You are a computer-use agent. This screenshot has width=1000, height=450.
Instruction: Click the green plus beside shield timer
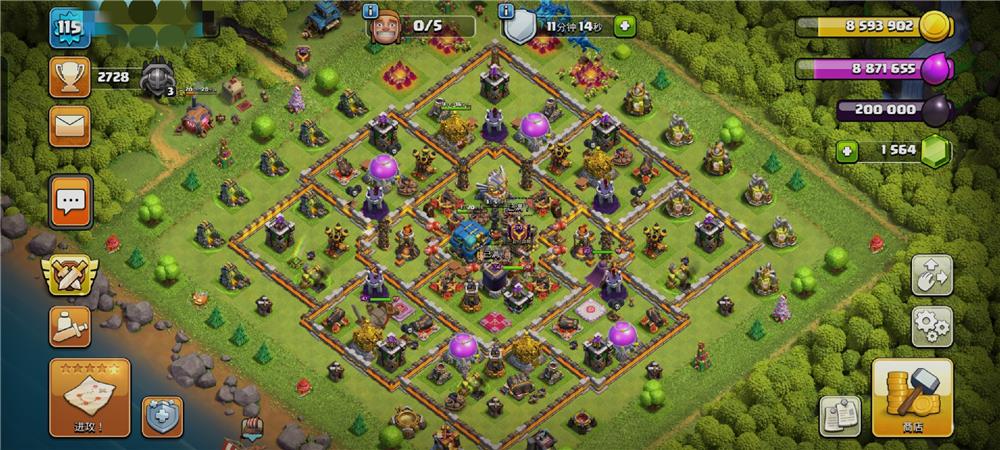pyautogui.click(x=625, y=25)
